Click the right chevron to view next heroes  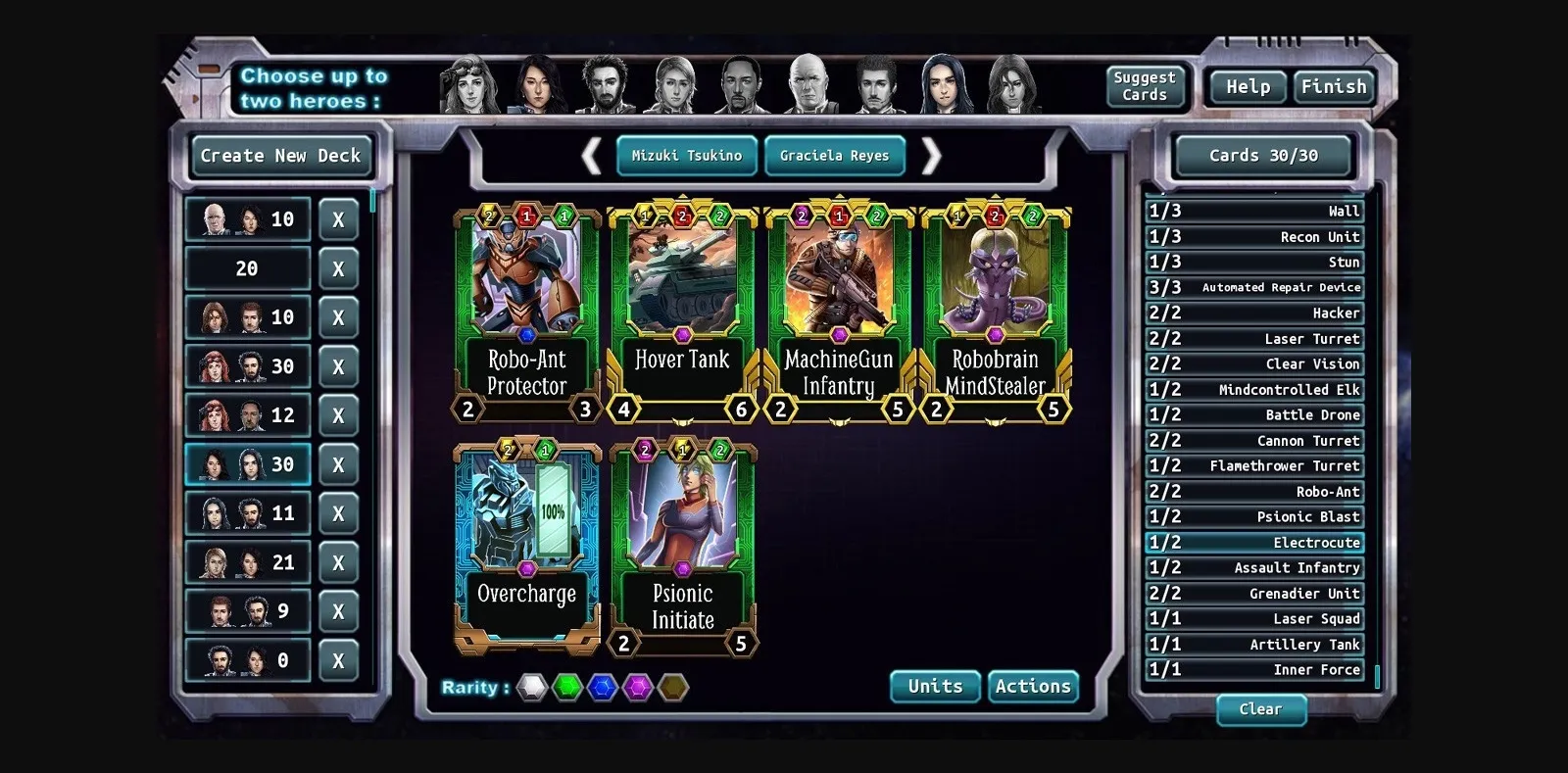[x=932, y=156]
